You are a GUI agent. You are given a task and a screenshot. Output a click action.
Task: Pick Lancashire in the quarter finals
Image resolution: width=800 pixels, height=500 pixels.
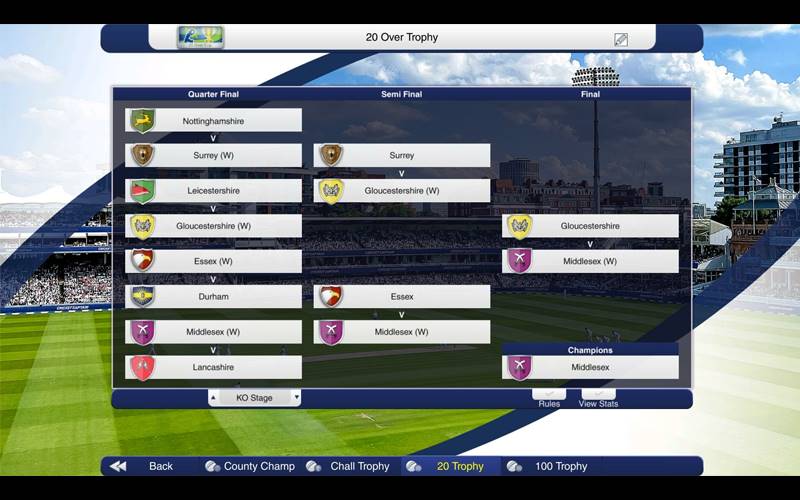tap(213, 367)
